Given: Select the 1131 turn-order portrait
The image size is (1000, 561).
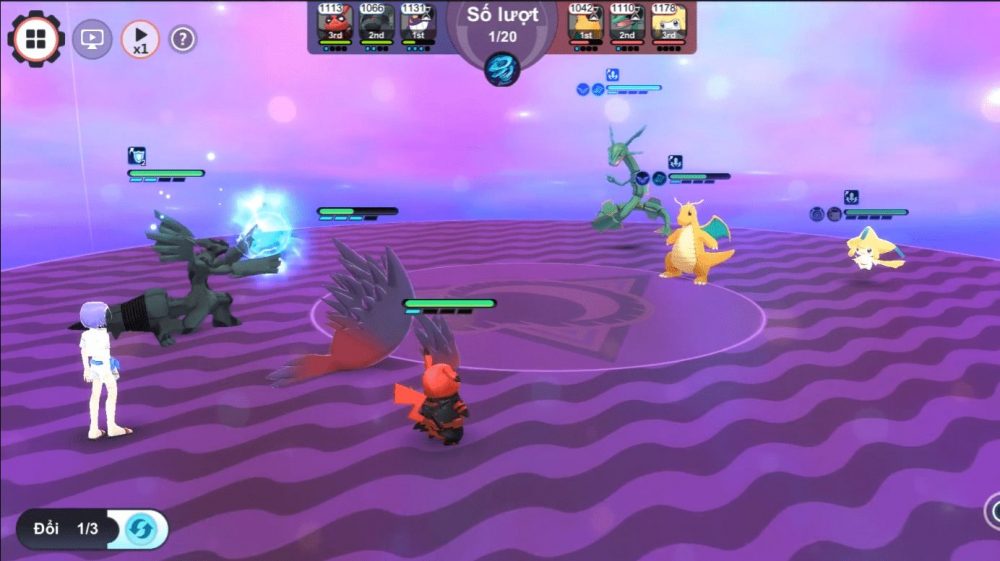Looking at the screenshot, I should [x=416, y=24].
